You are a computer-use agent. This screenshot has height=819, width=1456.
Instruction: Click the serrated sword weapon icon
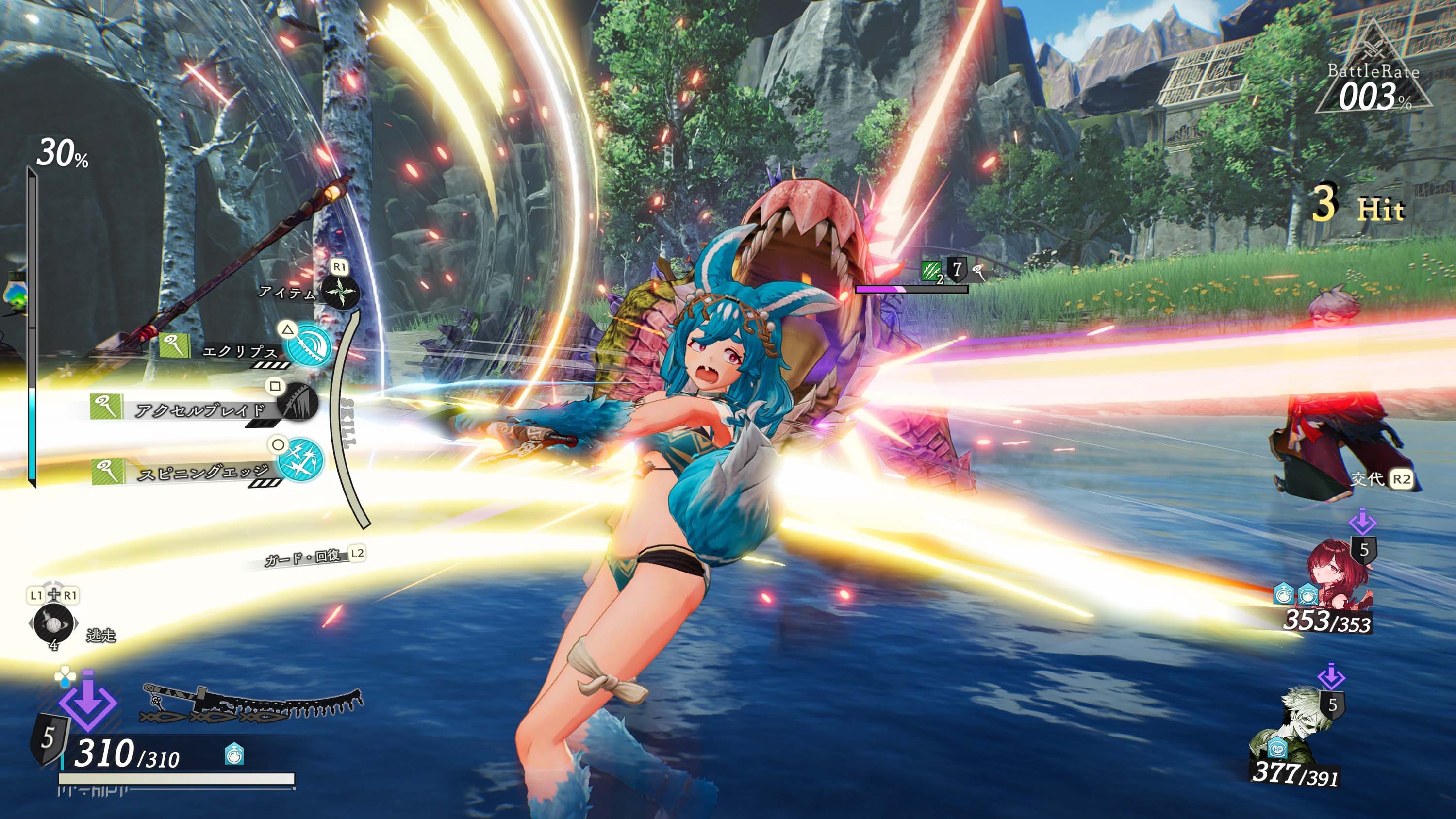point(251,704)
